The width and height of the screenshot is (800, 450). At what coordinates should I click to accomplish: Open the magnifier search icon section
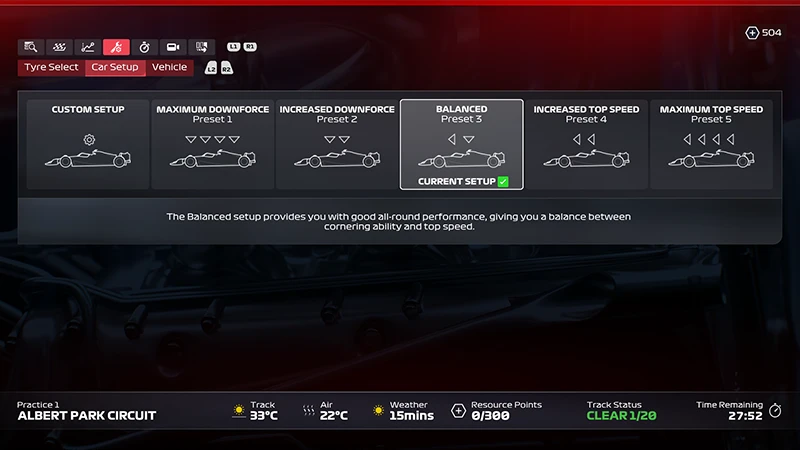tap(31, 47)
